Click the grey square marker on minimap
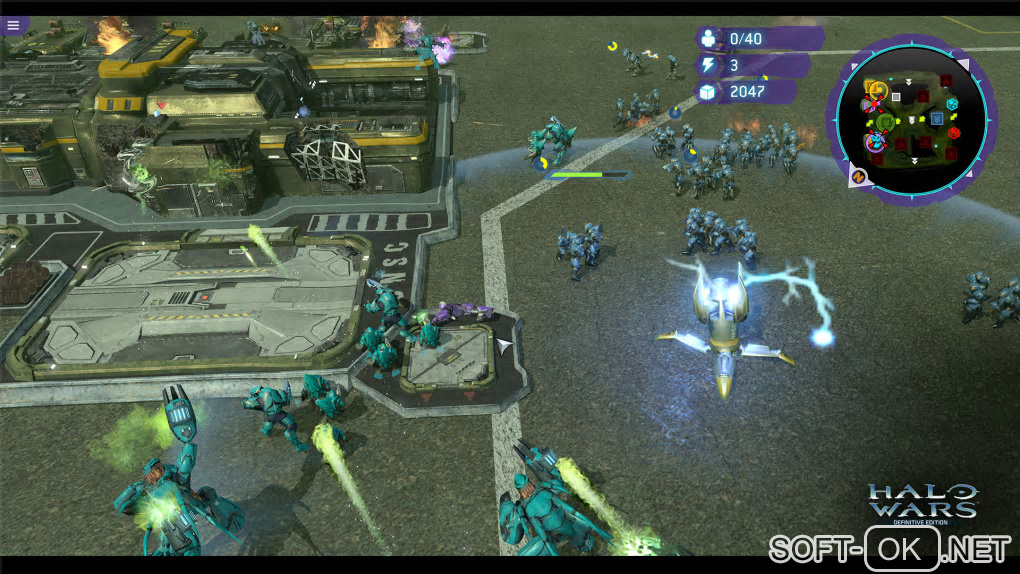The width and height of the screenshot is (1020, 574). tap(897, 97)
